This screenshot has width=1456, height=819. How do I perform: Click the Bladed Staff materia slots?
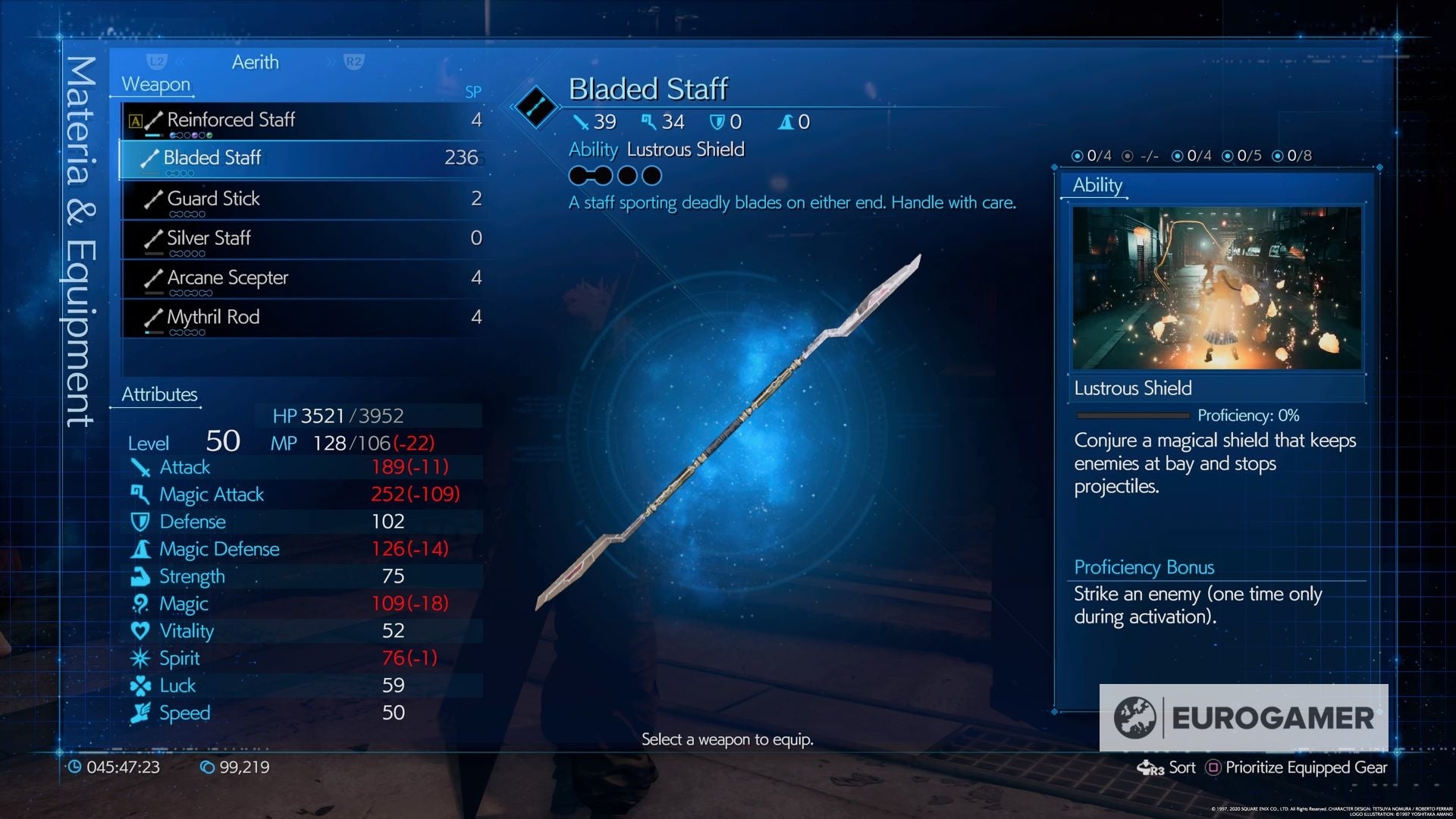(615, 176)
